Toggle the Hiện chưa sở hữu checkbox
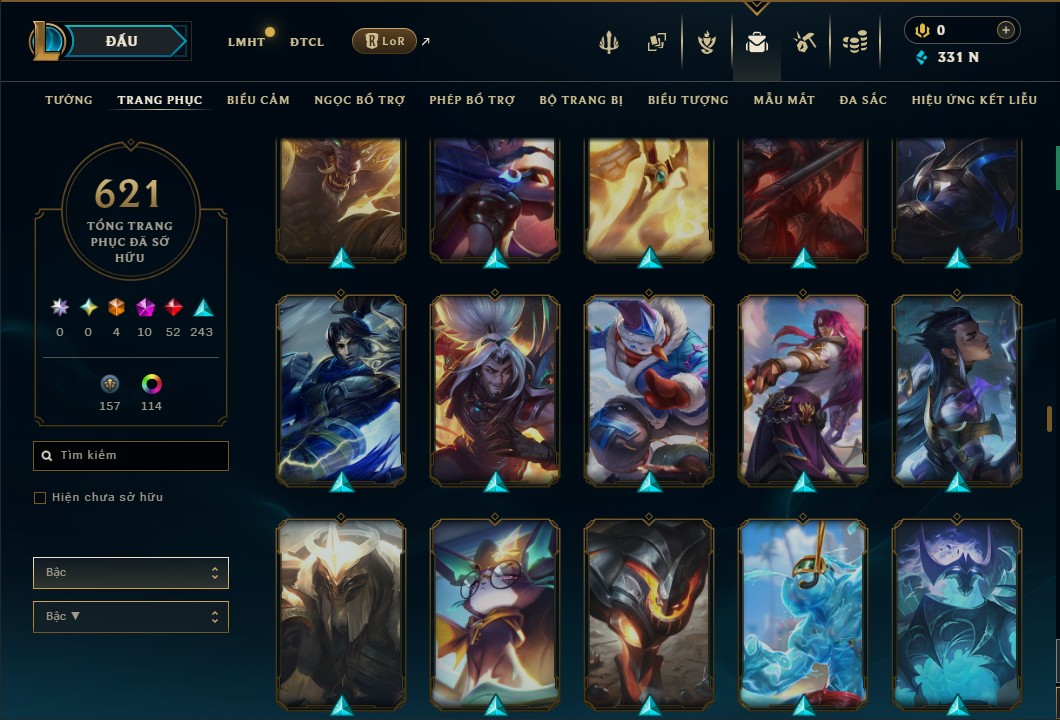The image size is (1060, 720). pyautogui.click(x=40, y=498)
